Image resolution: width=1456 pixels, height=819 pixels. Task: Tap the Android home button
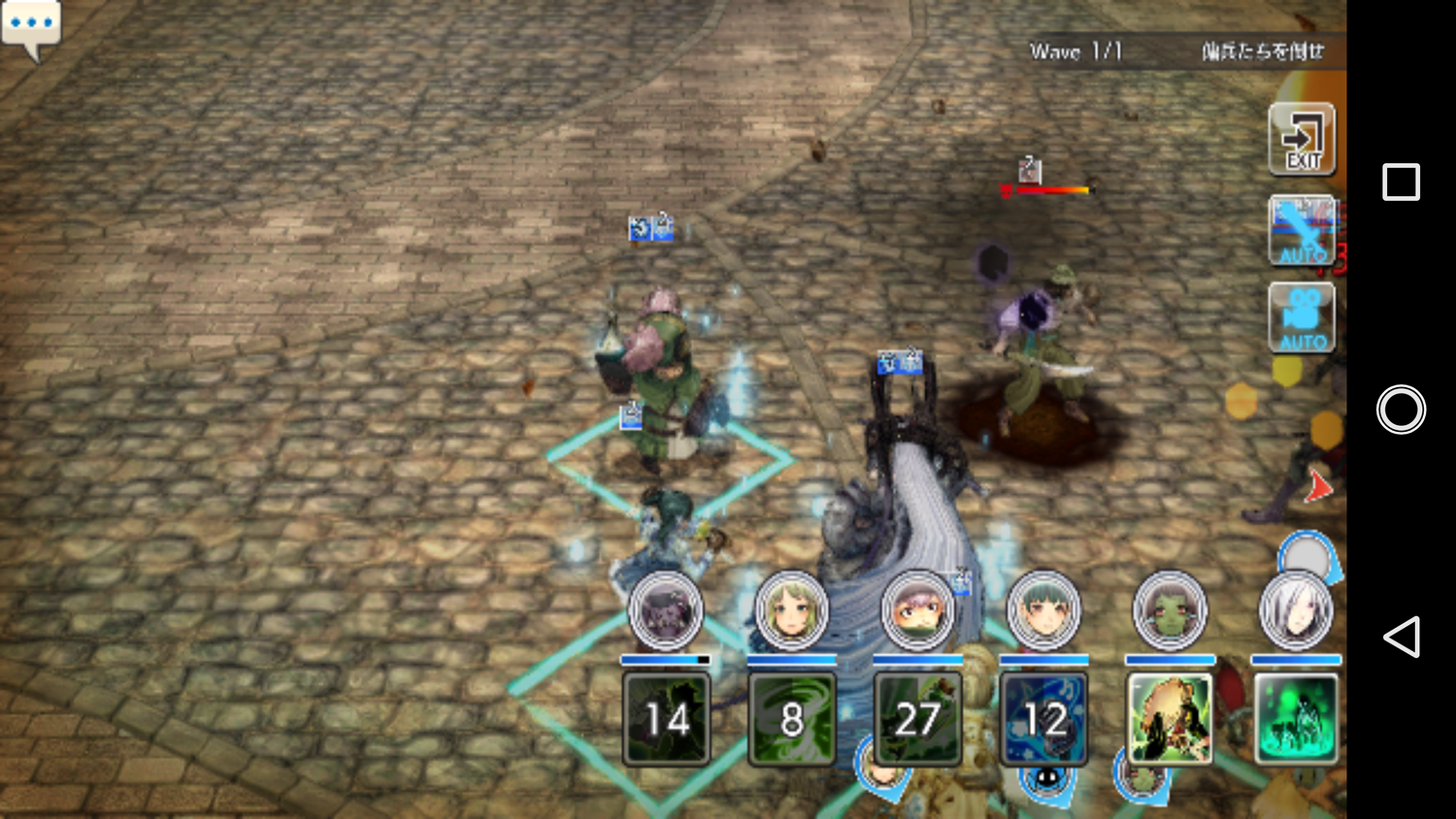1401,409
